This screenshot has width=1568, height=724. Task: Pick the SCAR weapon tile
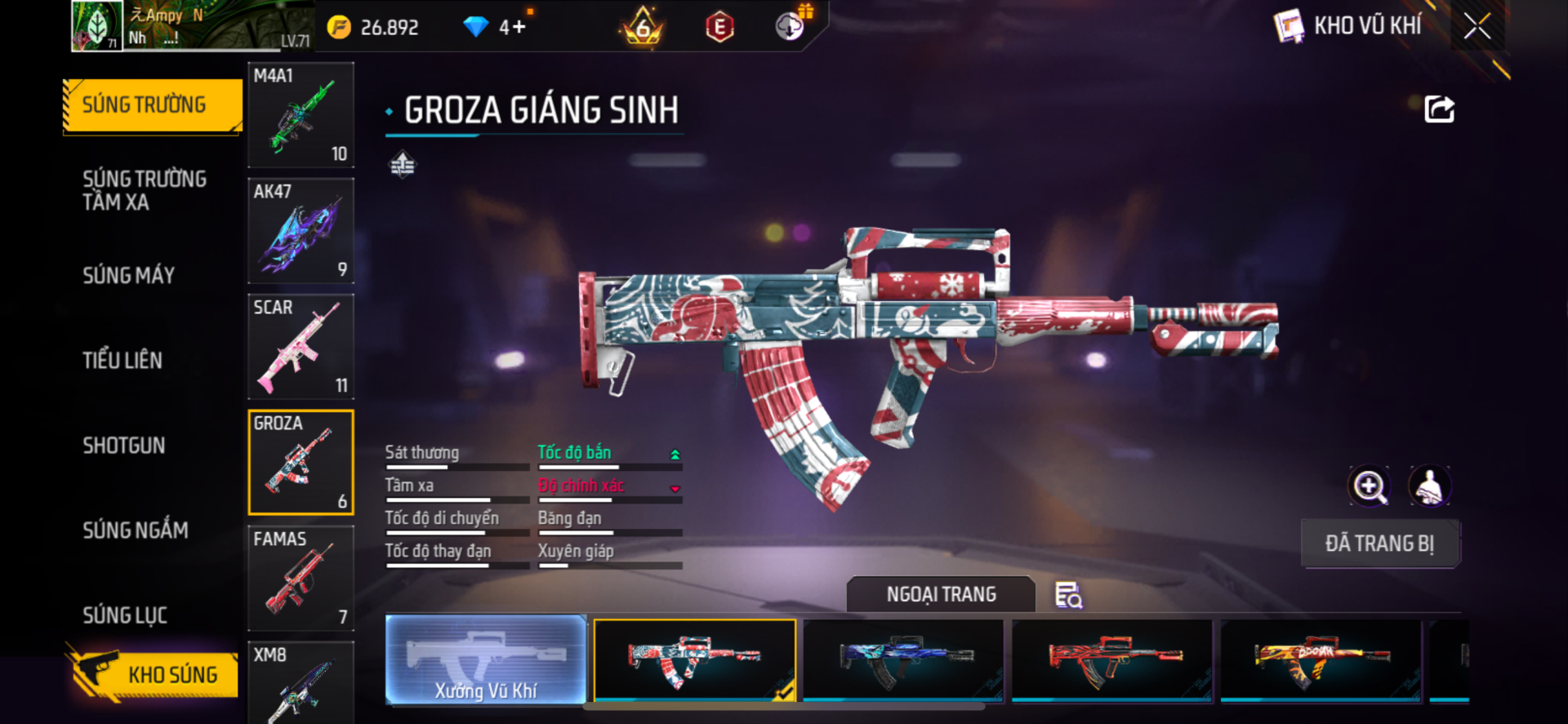[301, 347]
